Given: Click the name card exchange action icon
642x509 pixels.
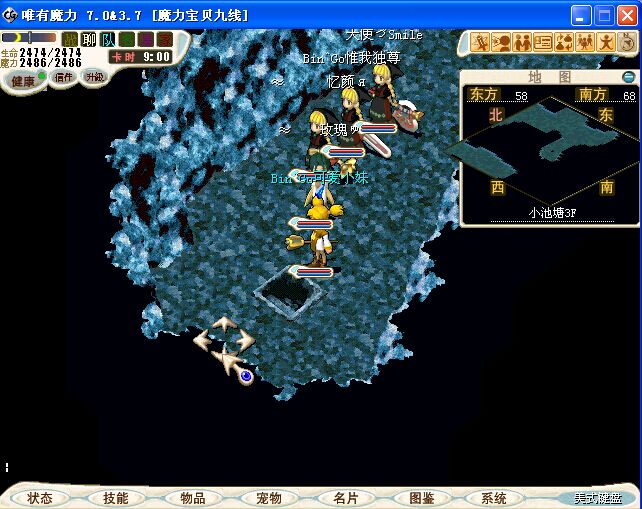Looking at the screenshot, I should [543, 42].
